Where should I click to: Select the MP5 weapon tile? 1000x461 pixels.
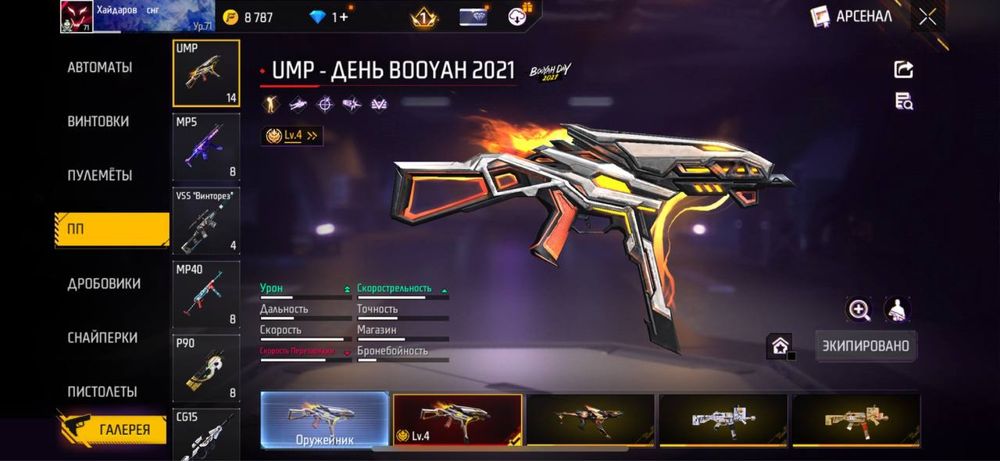tap(206, 147)
